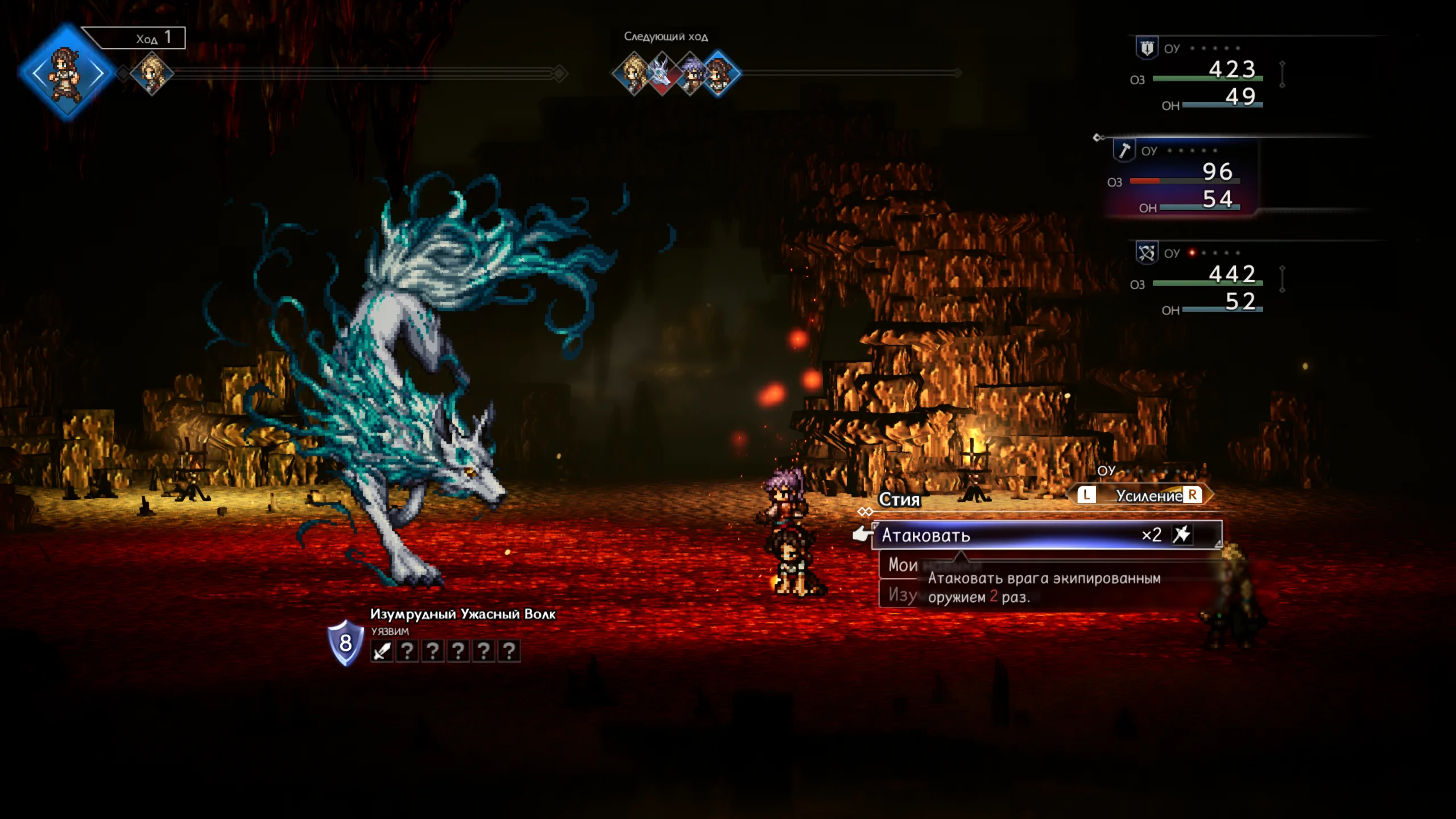Screen dimensions: 1456x819
Task: Select the bow job icon party member
Action: click(1146, 253)
